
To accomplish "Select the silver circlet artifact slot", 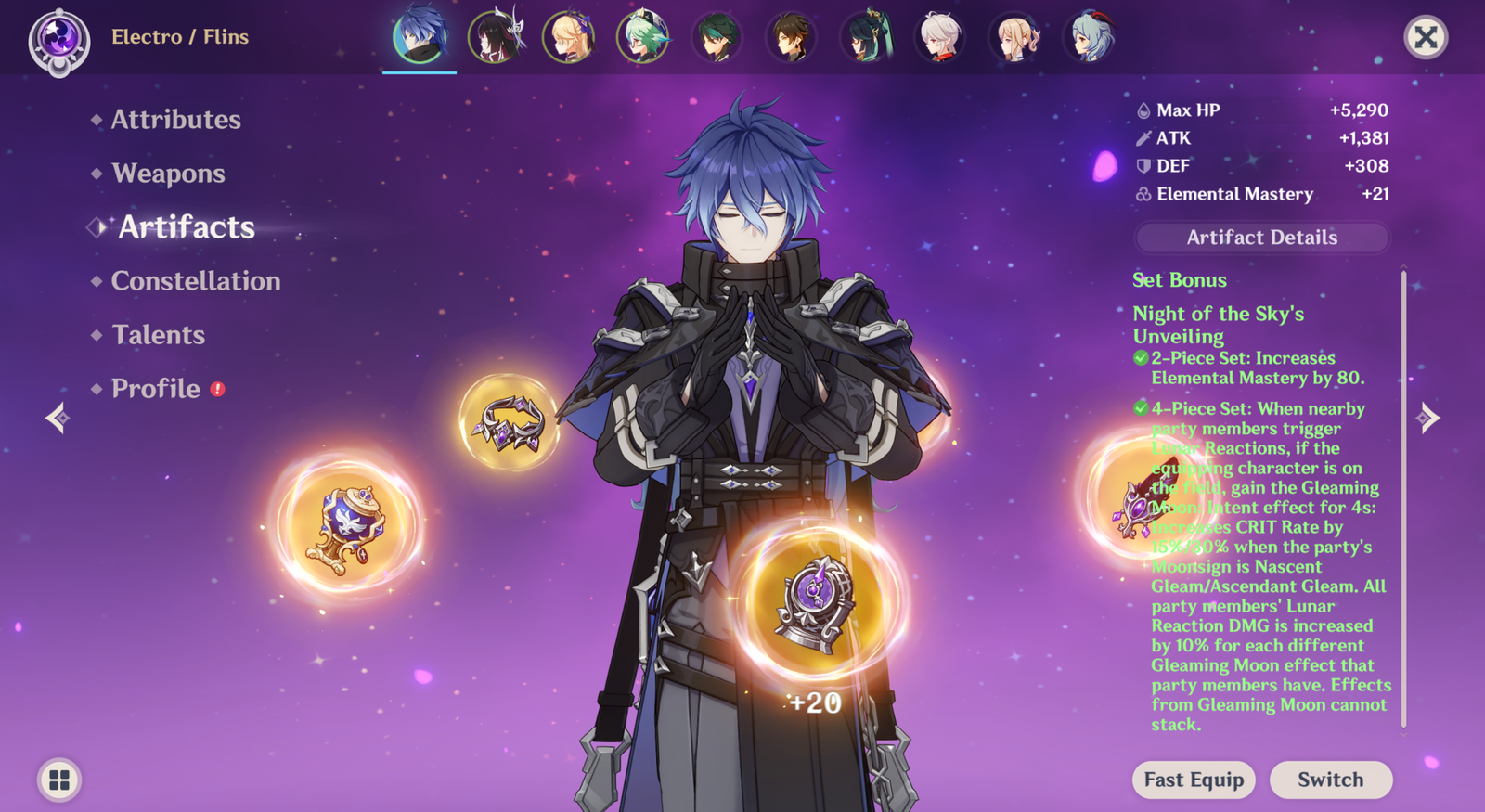I will 509,423.
